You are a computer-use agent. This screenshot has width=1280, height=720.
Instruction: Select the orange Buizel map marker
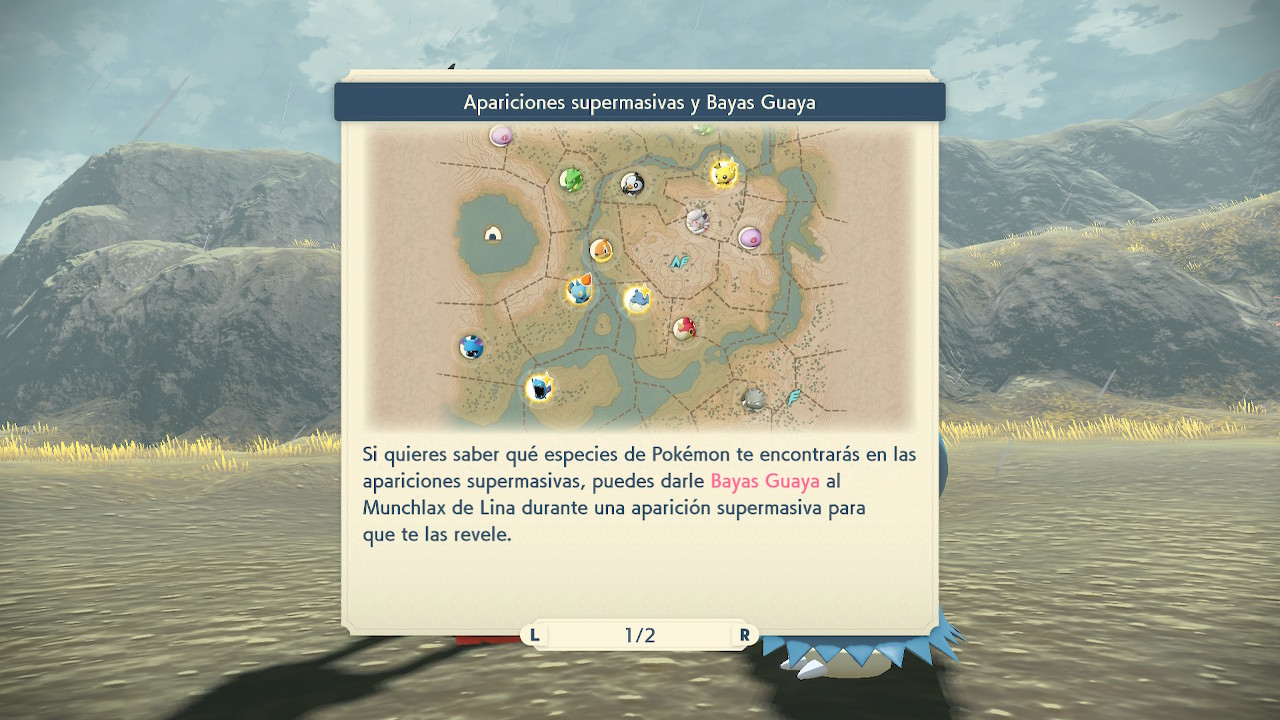coord(600,250)
